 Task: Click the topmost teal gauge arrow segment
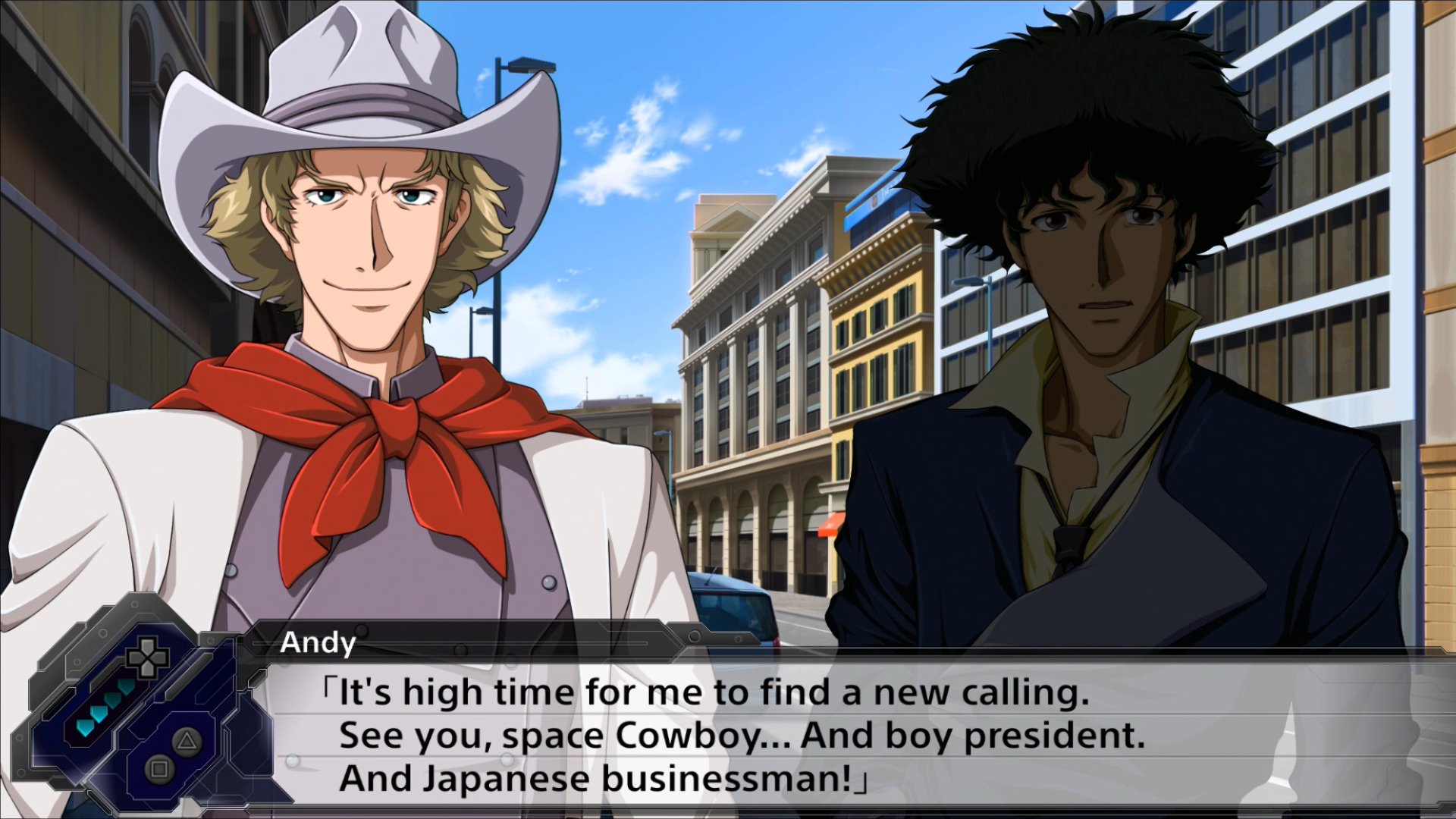125,687
